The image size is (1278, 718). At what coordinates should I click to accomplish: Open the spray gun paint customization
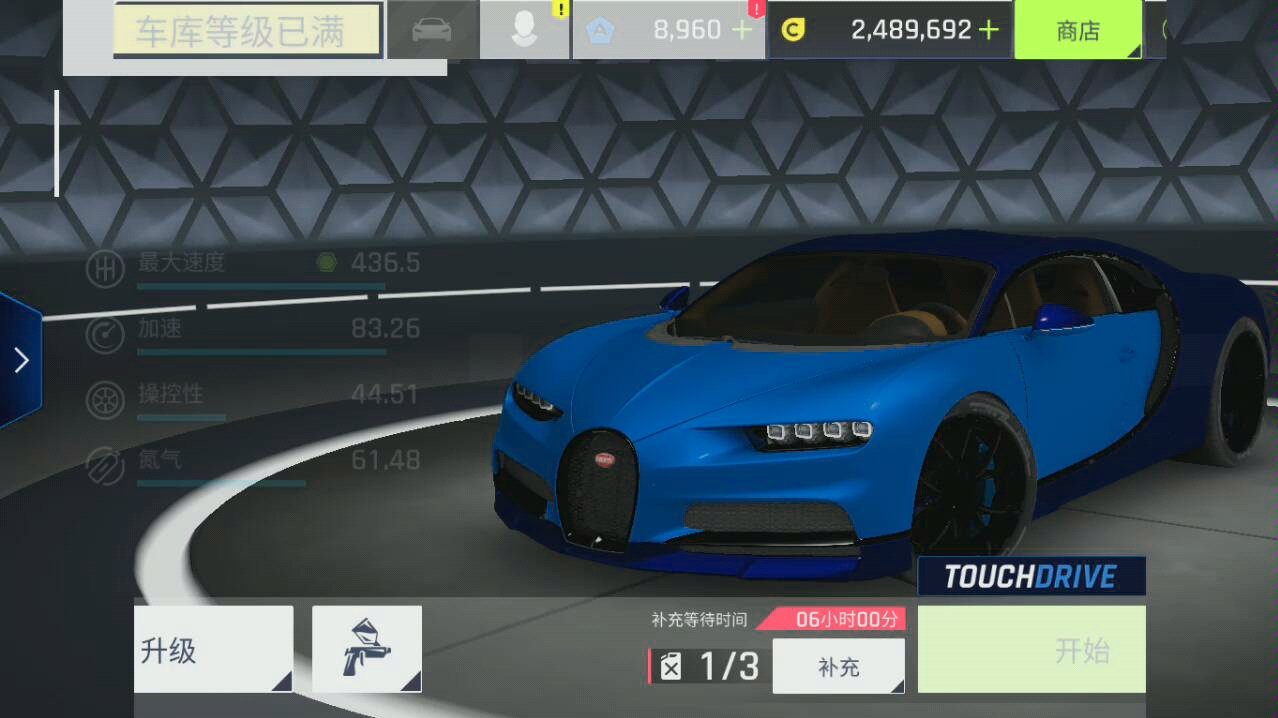pyautogui.click(x=366, y=649)
